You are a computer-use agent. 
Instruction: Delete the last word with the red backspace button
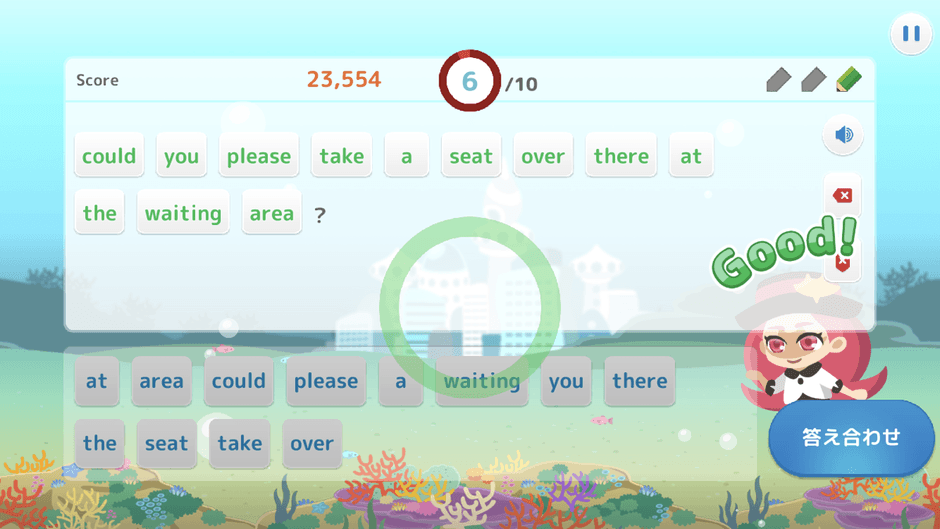pyautogui.click(x=842, y=195)
